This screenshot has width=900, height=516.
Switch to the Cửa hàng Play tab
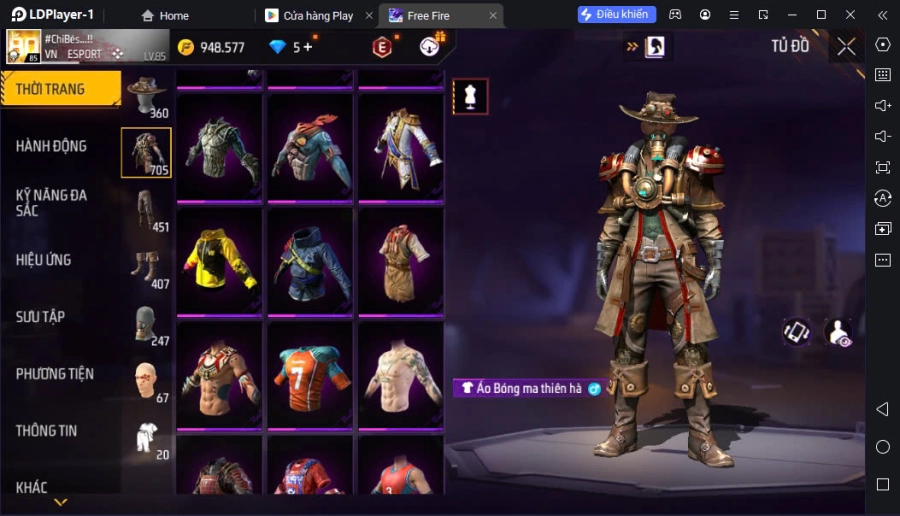point(309,15)
